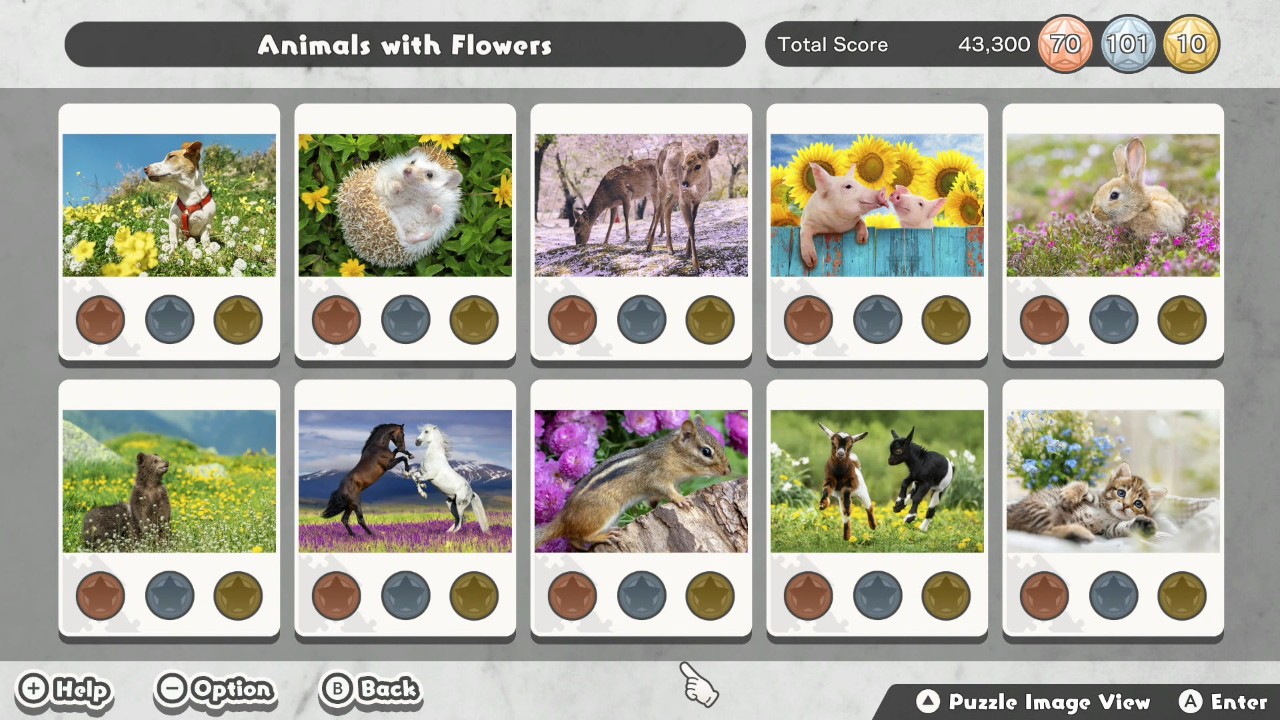Viewport: 1280px width, 720px height.
Task: Select the gold medal under the rabbit puzzle
Action: coord(1181,320)
